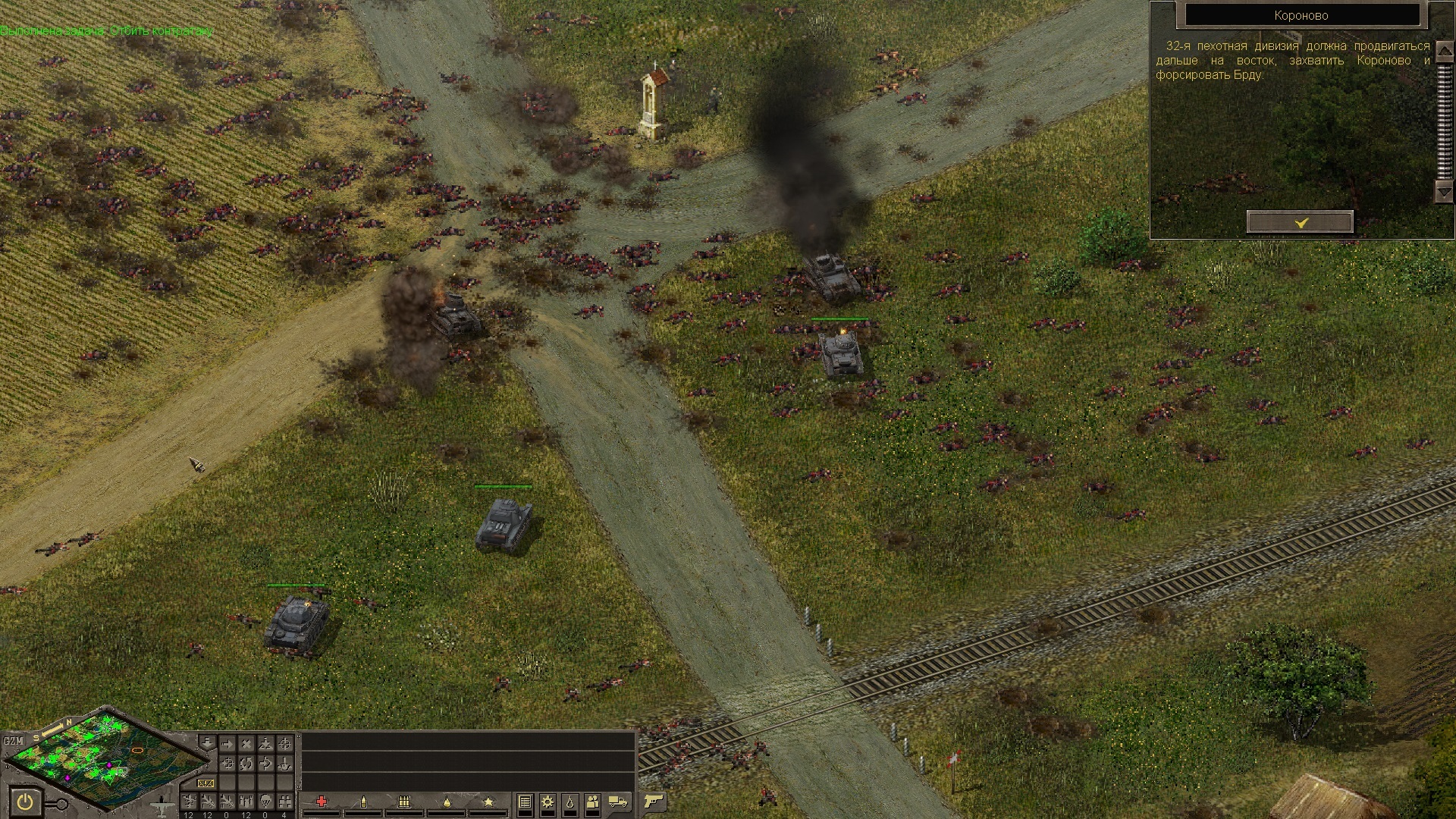Activate the crosshair attack order icon
The height and width of the screenshot is (819, 1456).
284,744
